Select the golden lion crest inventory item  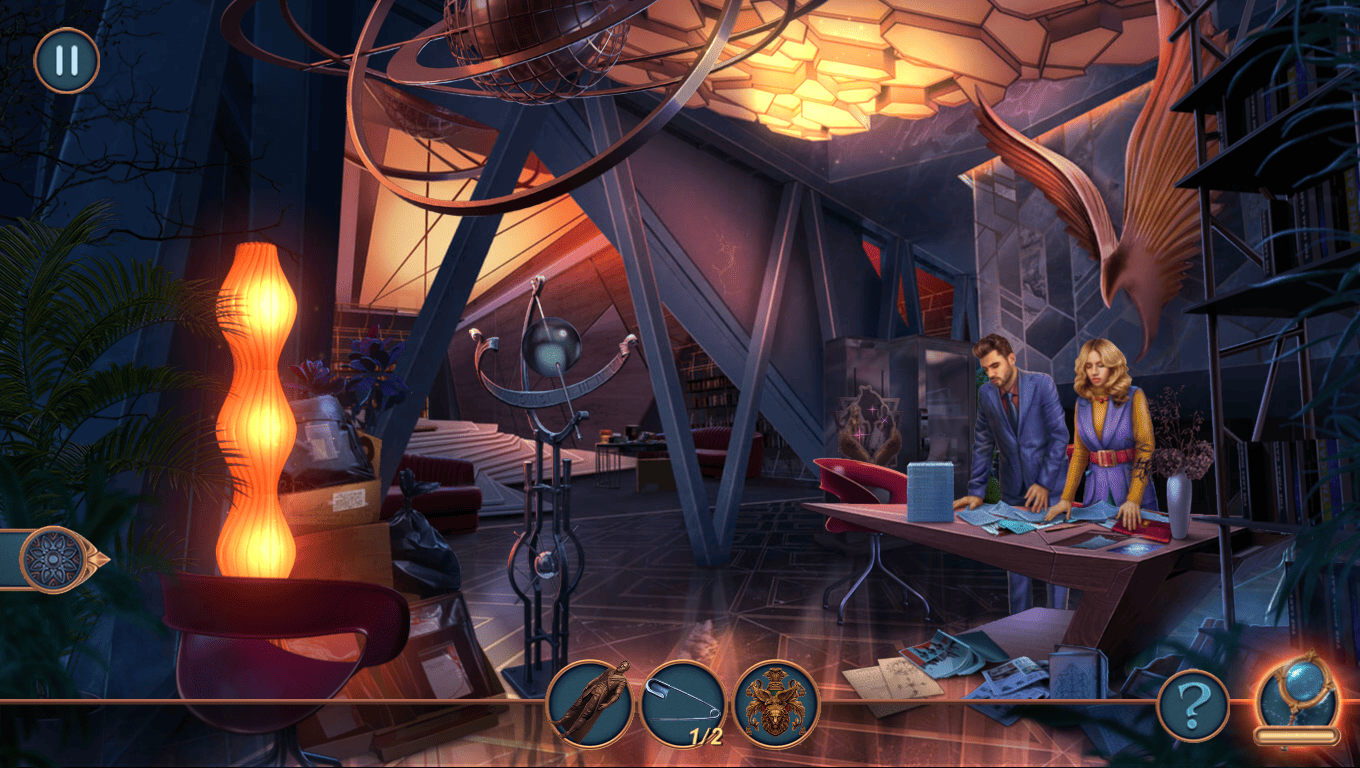pyautogui.click(x=777, y=704)
